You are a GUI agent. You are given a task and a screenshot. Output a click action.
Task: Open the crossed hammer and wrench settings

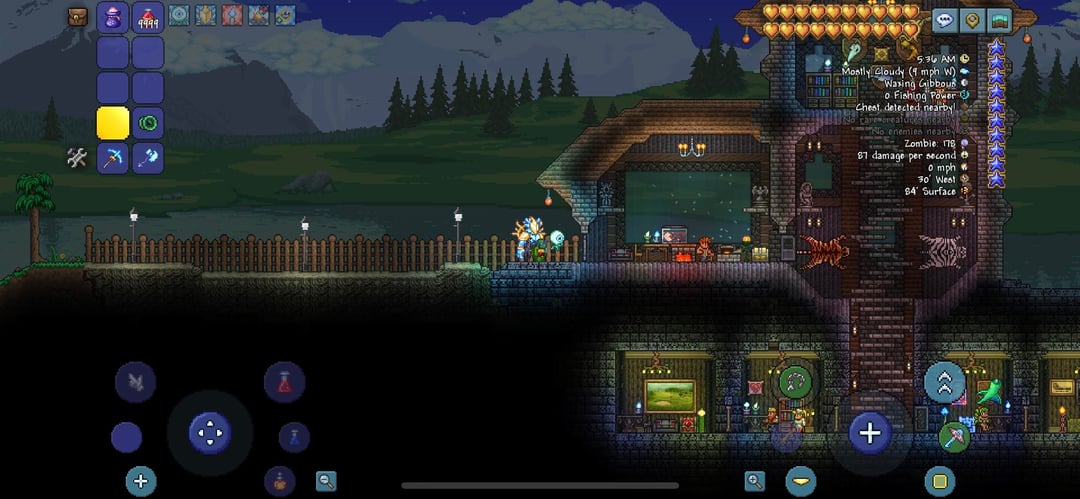(78, 157)
